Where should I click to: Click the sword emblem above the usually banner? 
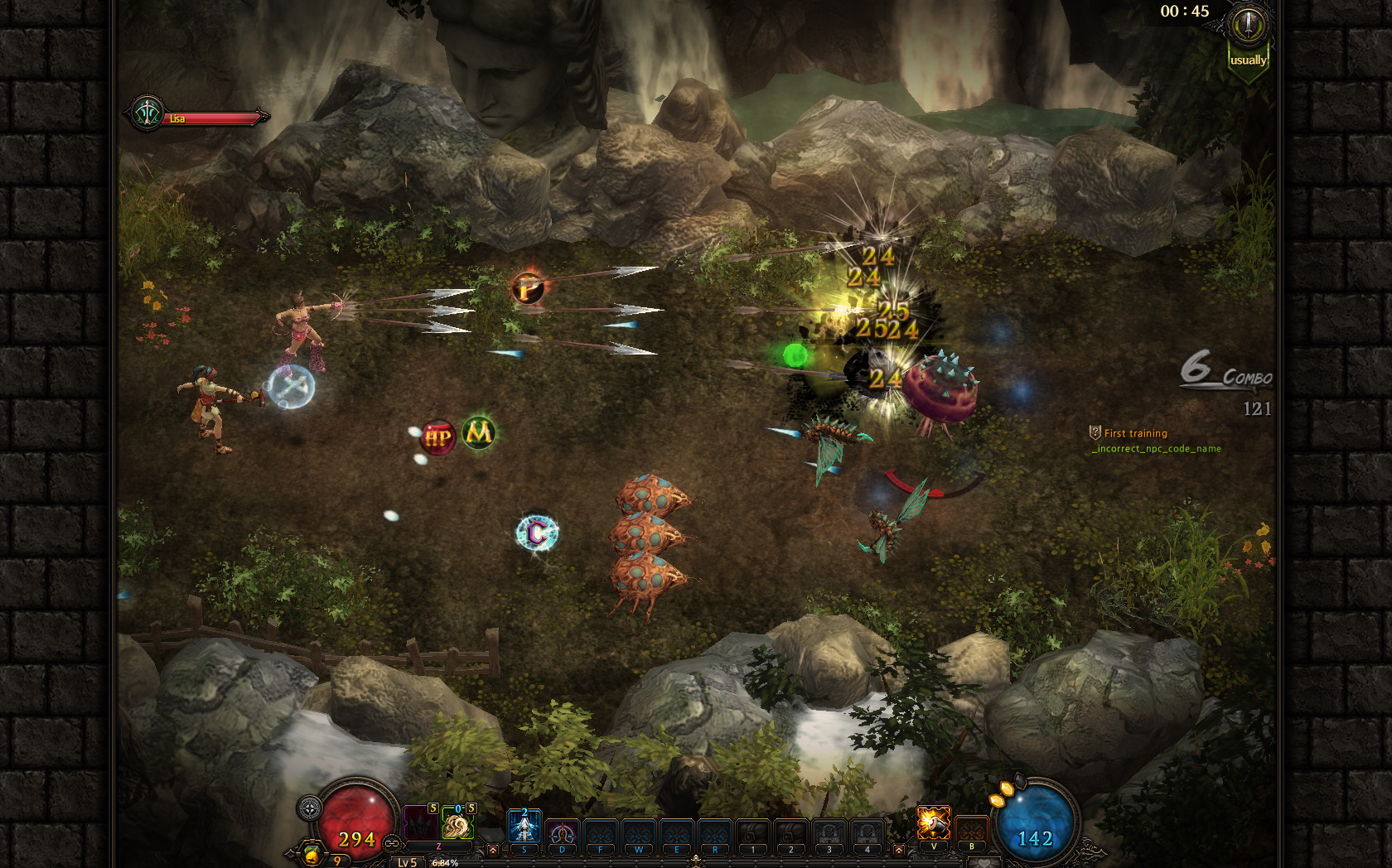(1248, 26)
